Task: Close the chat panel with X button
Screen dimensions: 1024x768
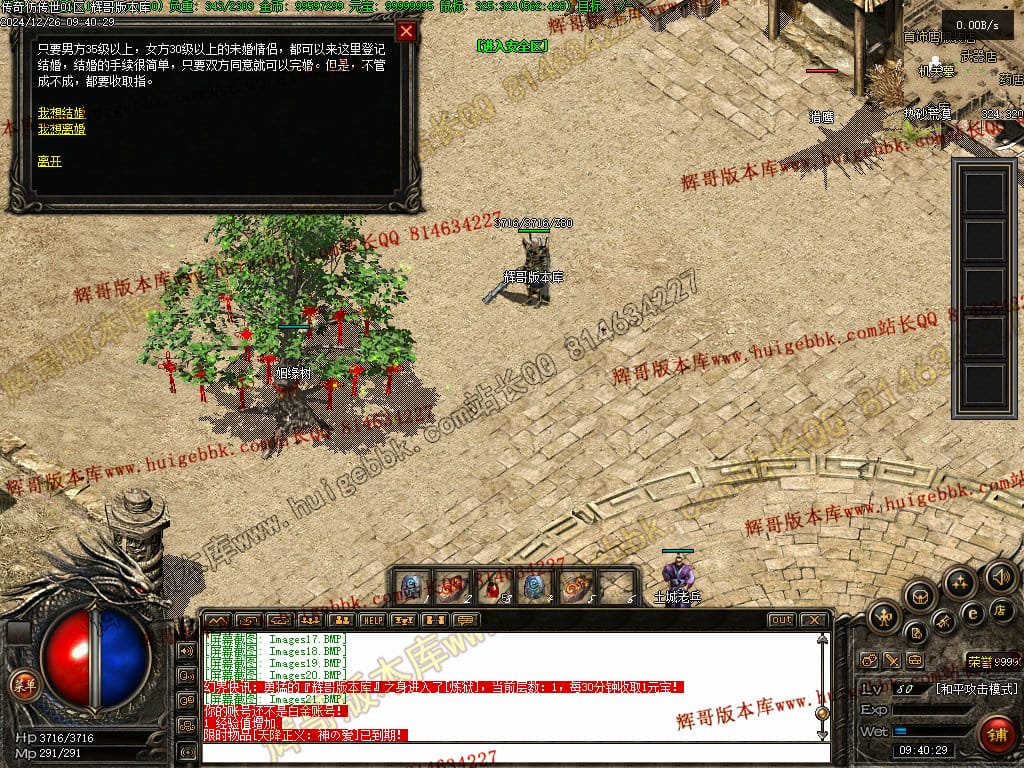Action: click(x=813, y=620)
